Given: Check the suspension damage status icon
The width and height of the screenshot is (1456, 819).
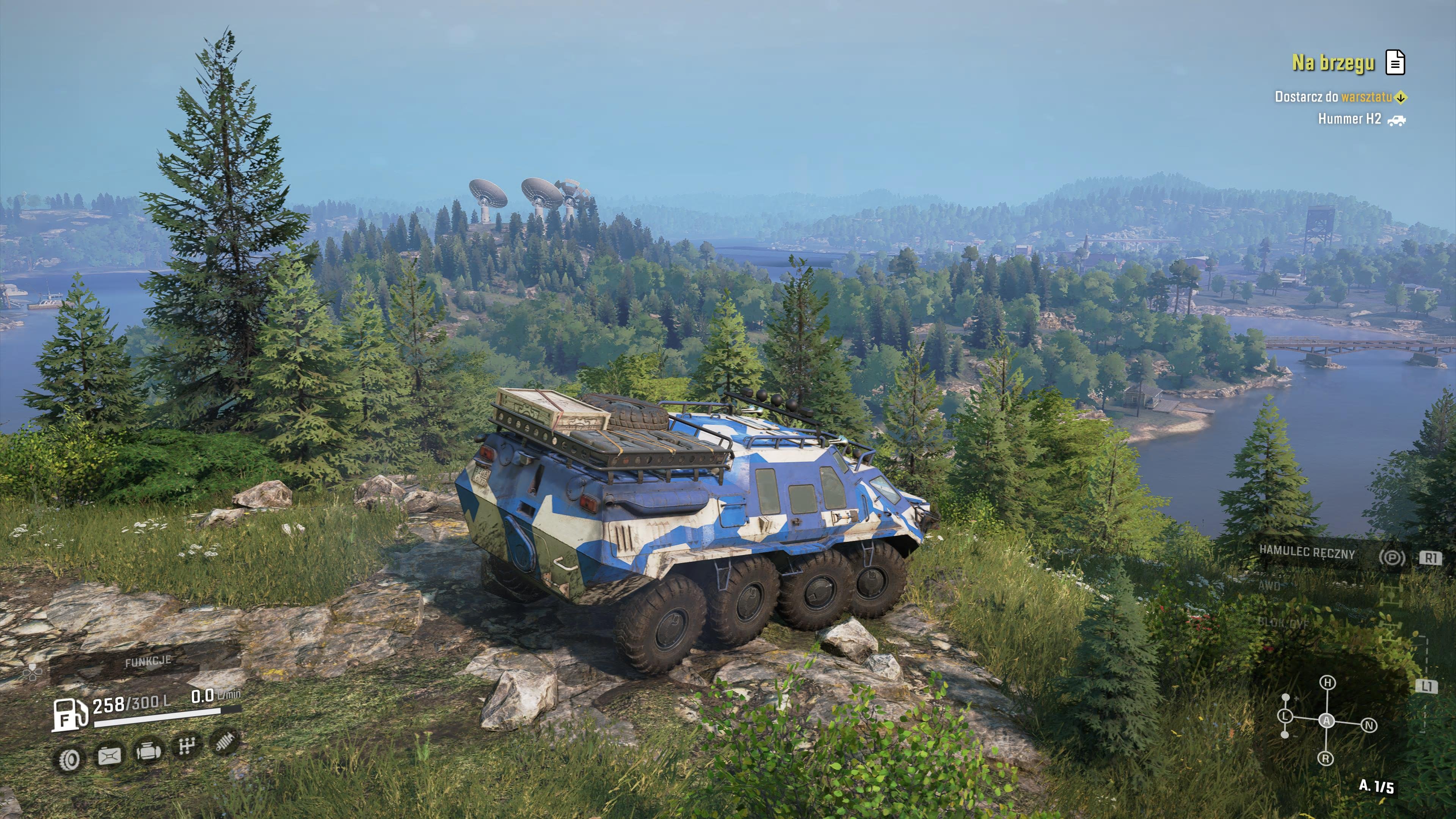Looking at the screenshot, I should (224, 742).
